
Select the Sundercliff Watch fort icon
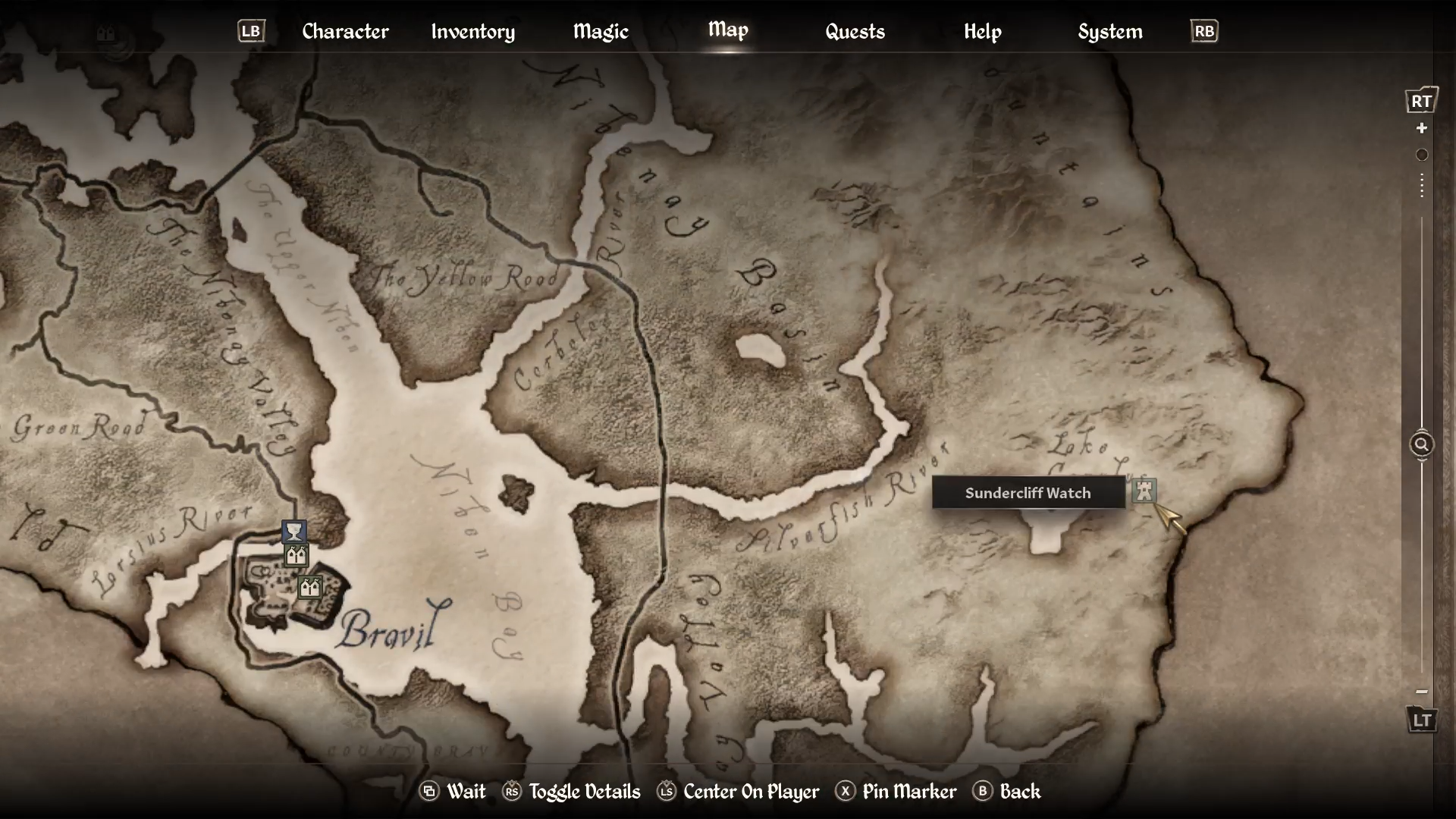pos(1144,491)
